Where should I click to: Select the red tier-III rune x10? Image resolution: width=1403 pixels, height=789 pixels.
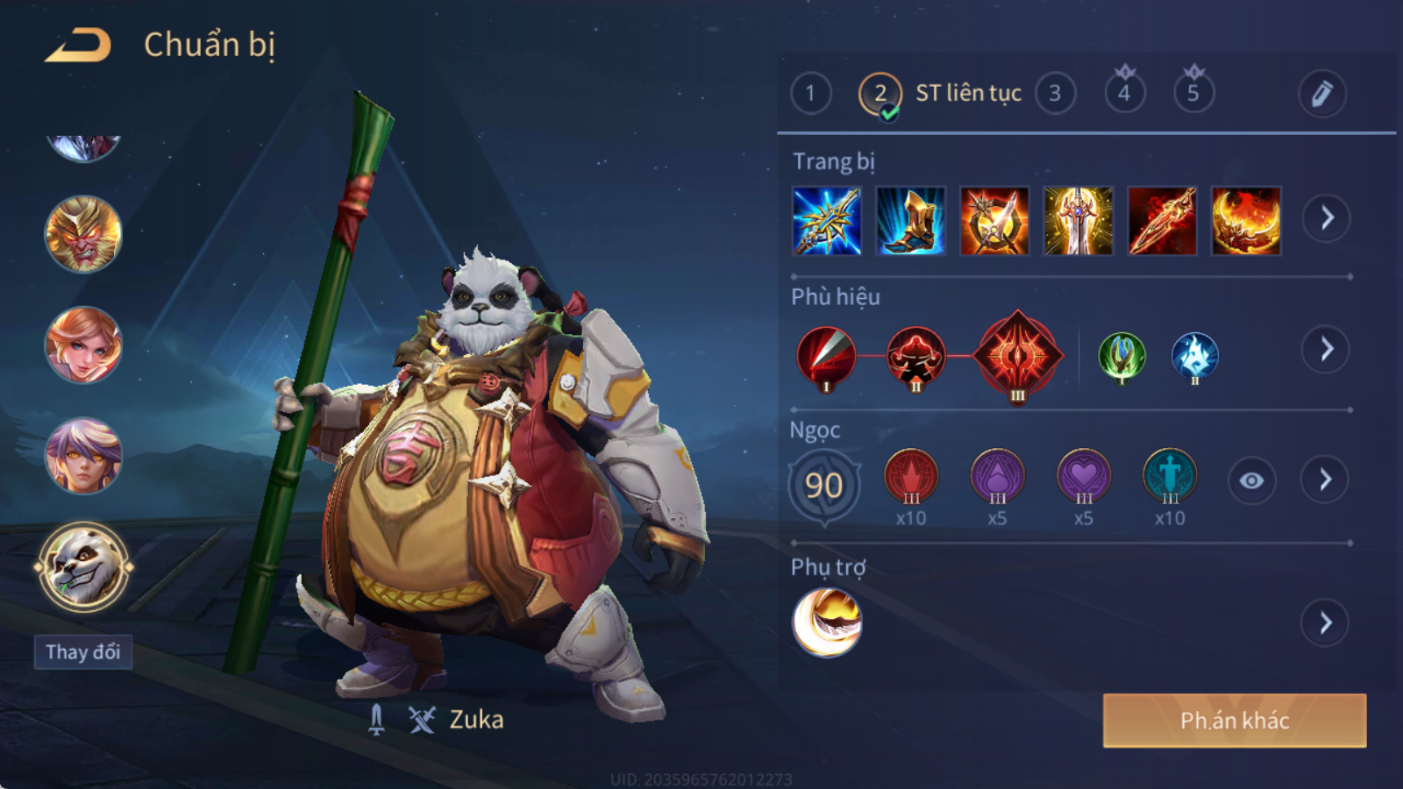click(x=911, y=477)
